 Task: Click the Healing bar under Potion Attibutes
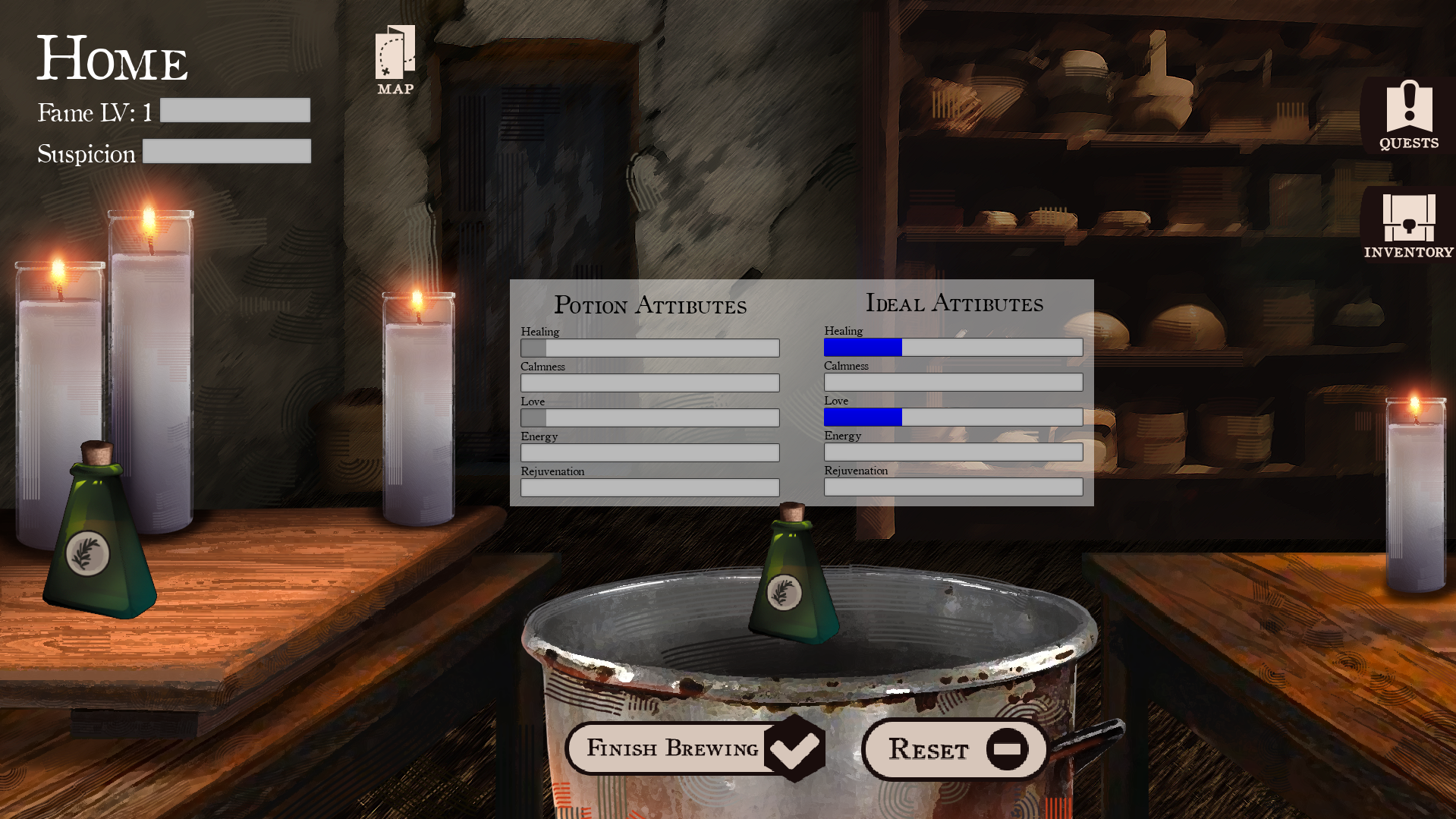click(649, 347)
